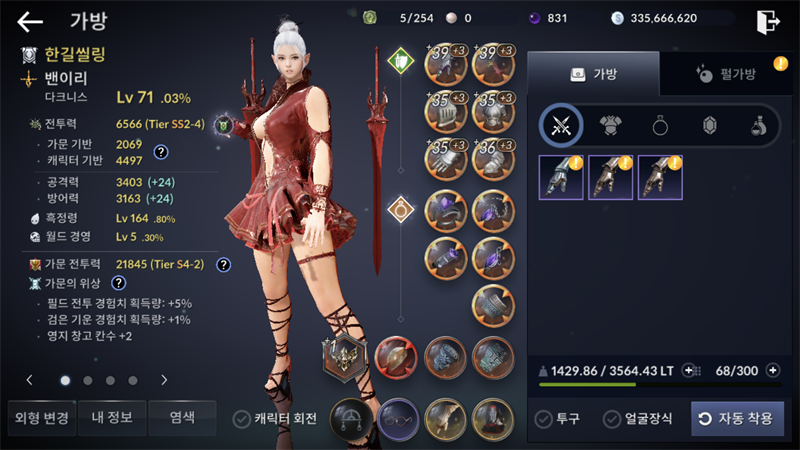Open the 내 정보 panel
Image resolution: width=800 pixels, height=450 pixels.
(111, 418)
